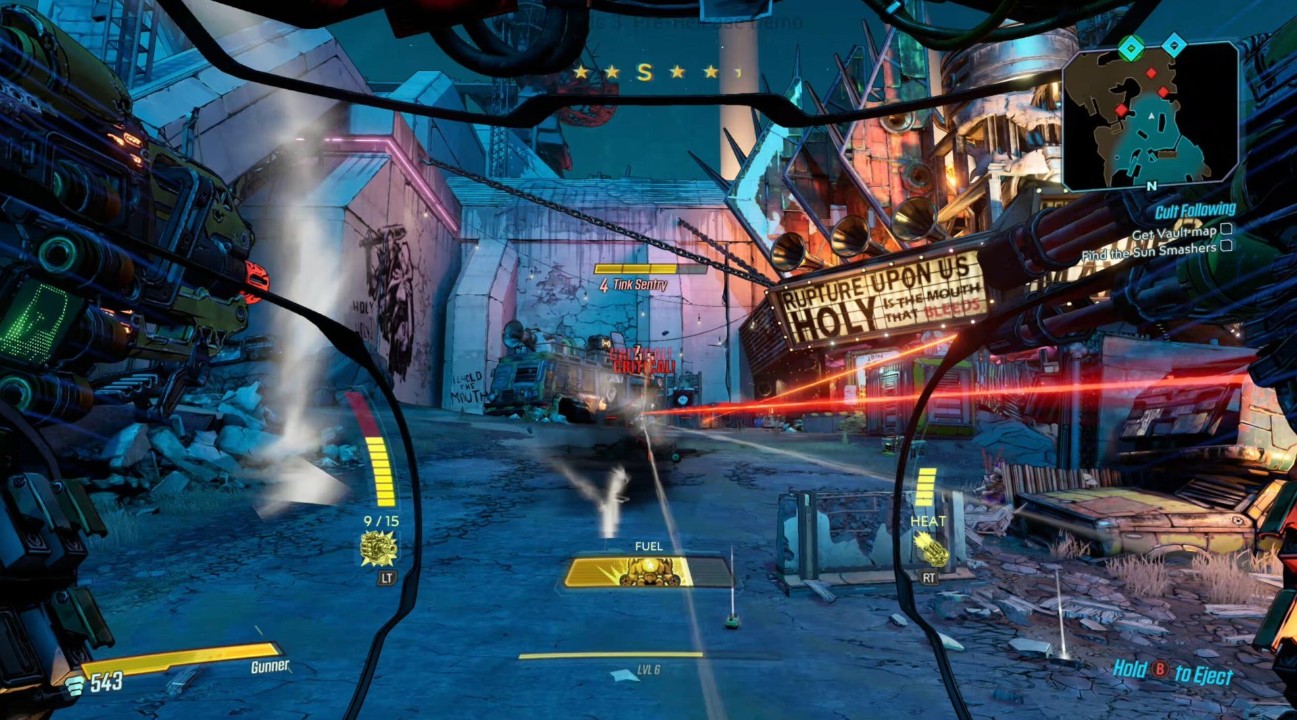Select the left weapon fist icon
The height and width of the screenshot is (720, 1297).
(379, 548)
